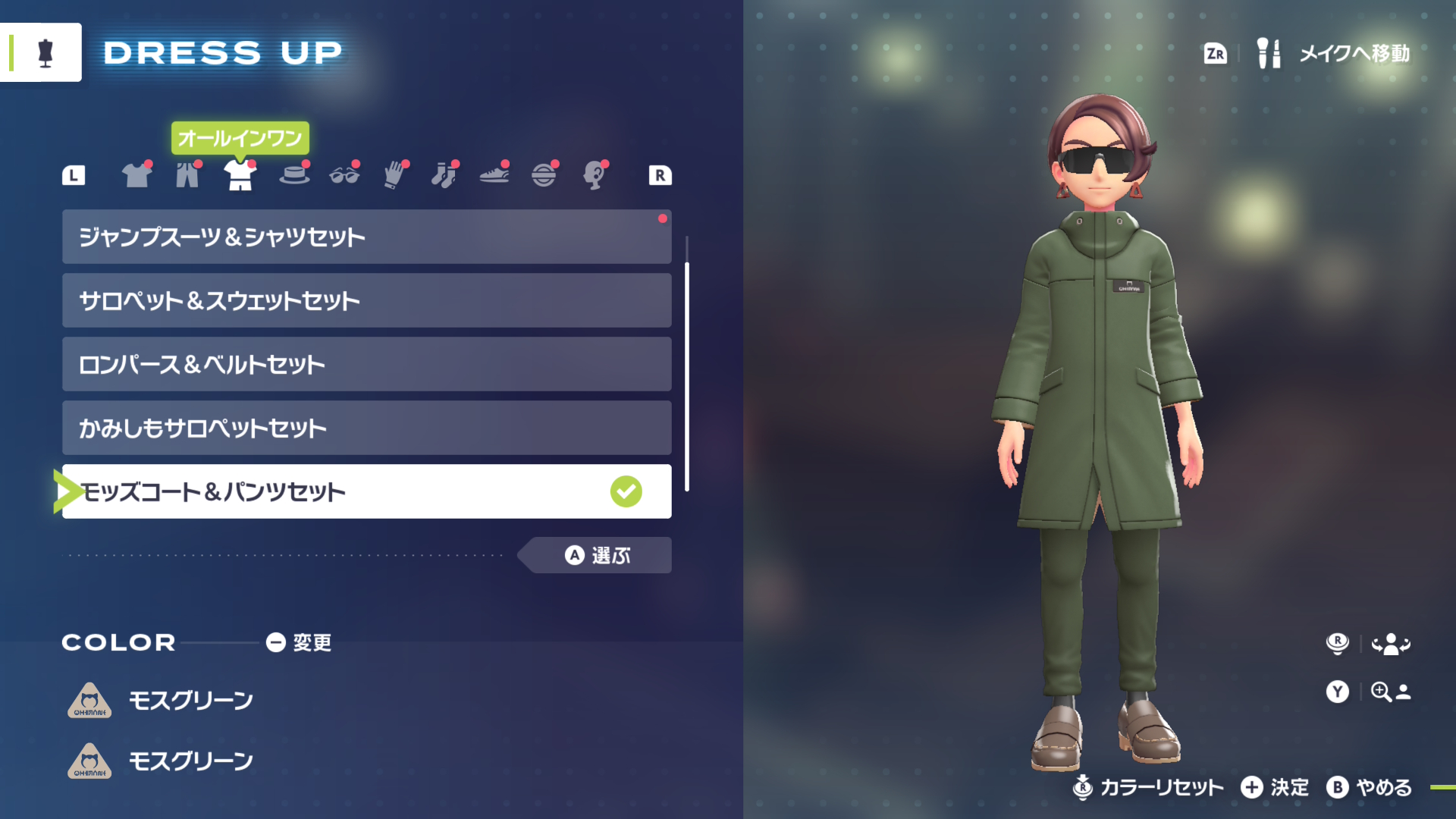
Task: Choose the first モスグリーン color entry
Action: coord(190,701)
